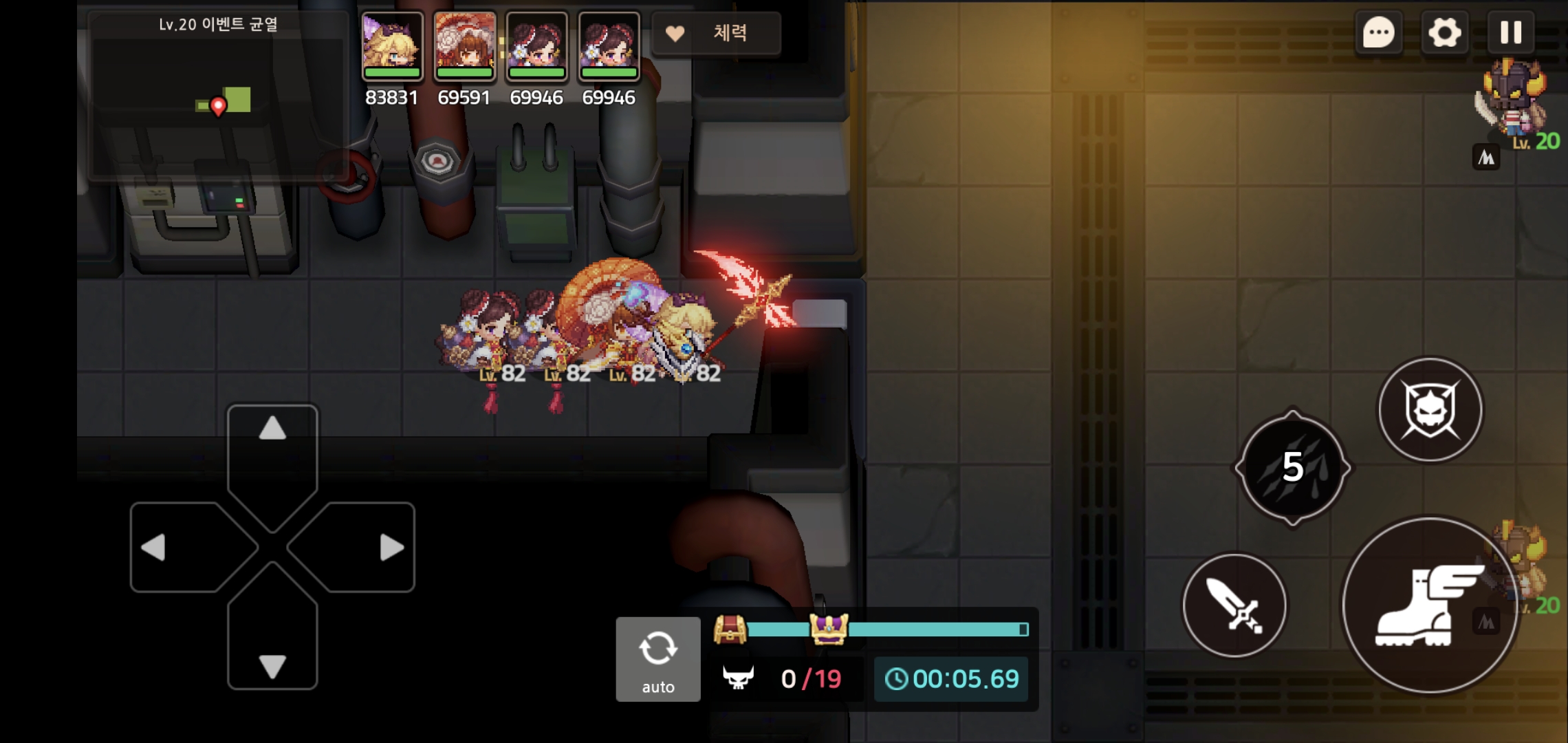Dash with the winged boot button

click(x=1429, y=605)
